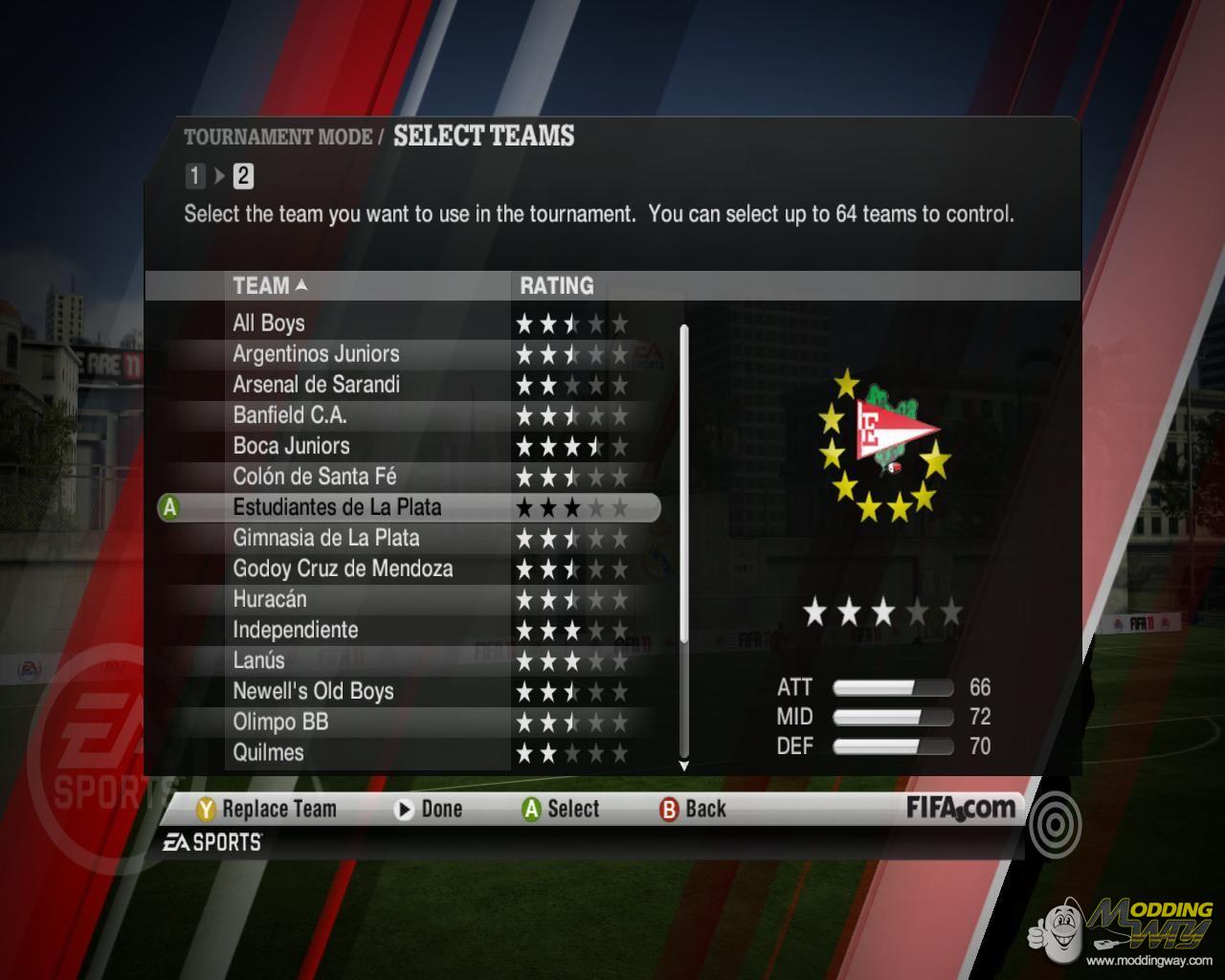Choose Boca Juniors as your team
The height and width of the screenshot is (980, 1225).
coord(291,446)
